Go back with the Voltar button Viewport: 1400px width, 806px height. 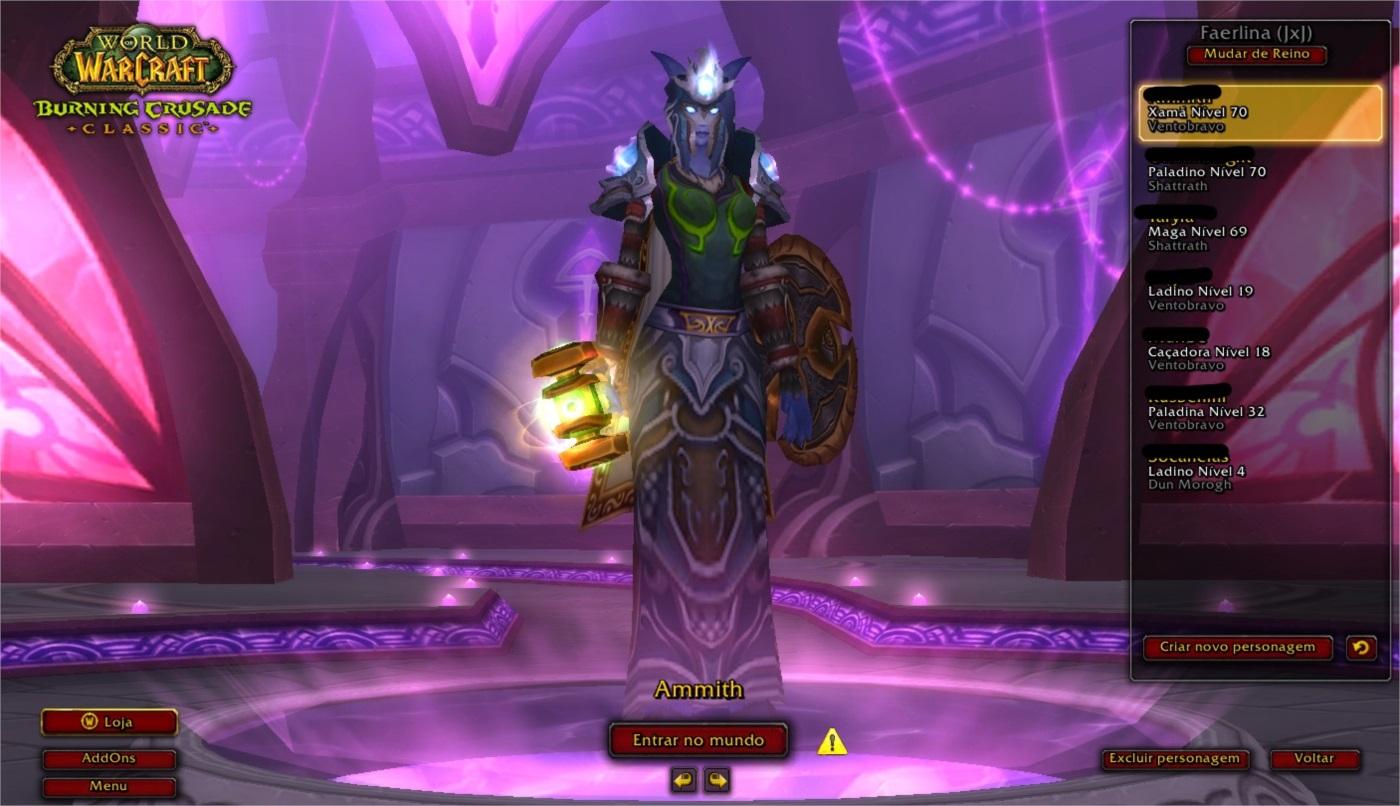point(1314,759)
